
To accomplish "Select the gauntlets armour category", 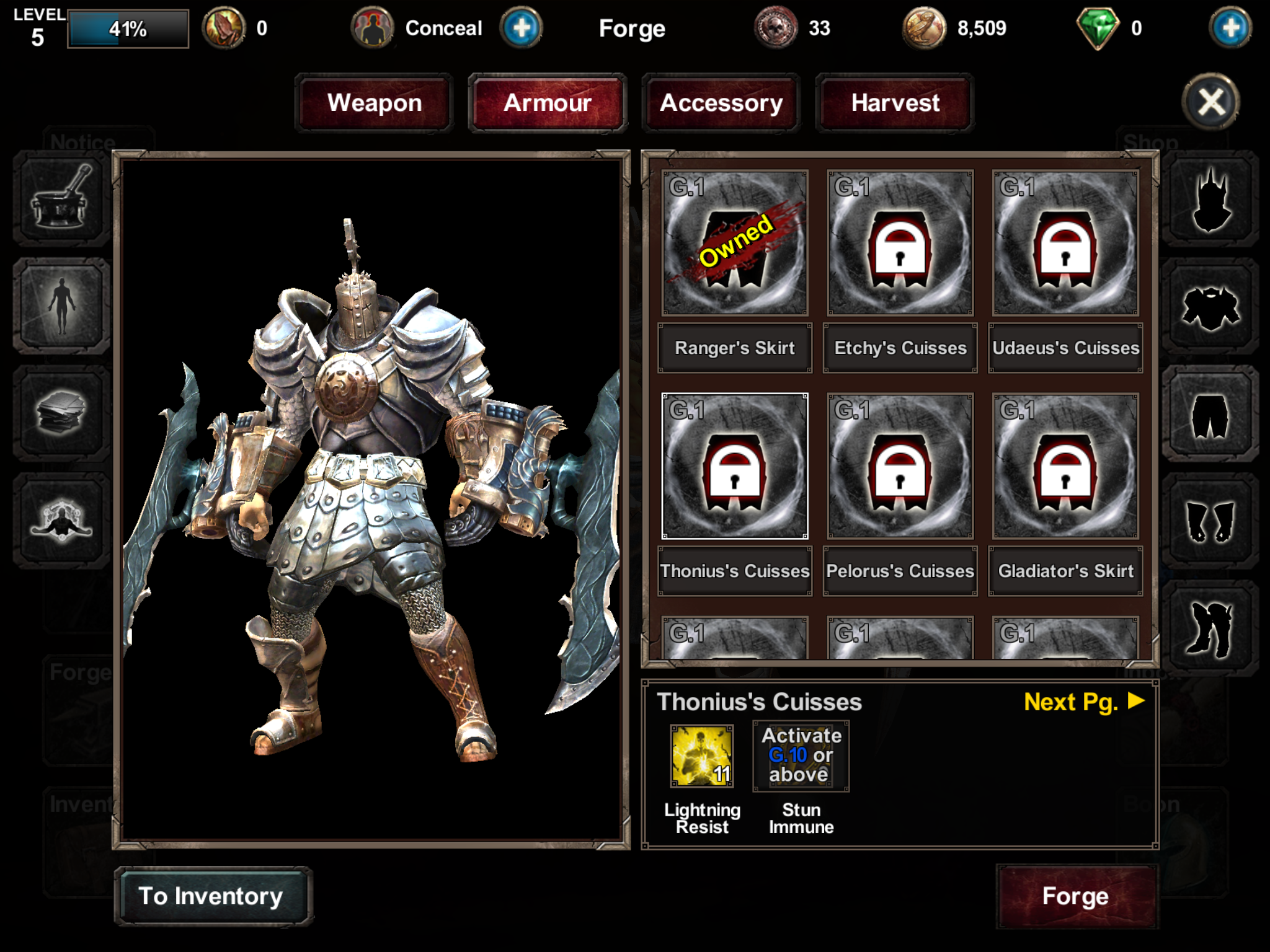I will pyautogui.click(x=1210, y=522).
